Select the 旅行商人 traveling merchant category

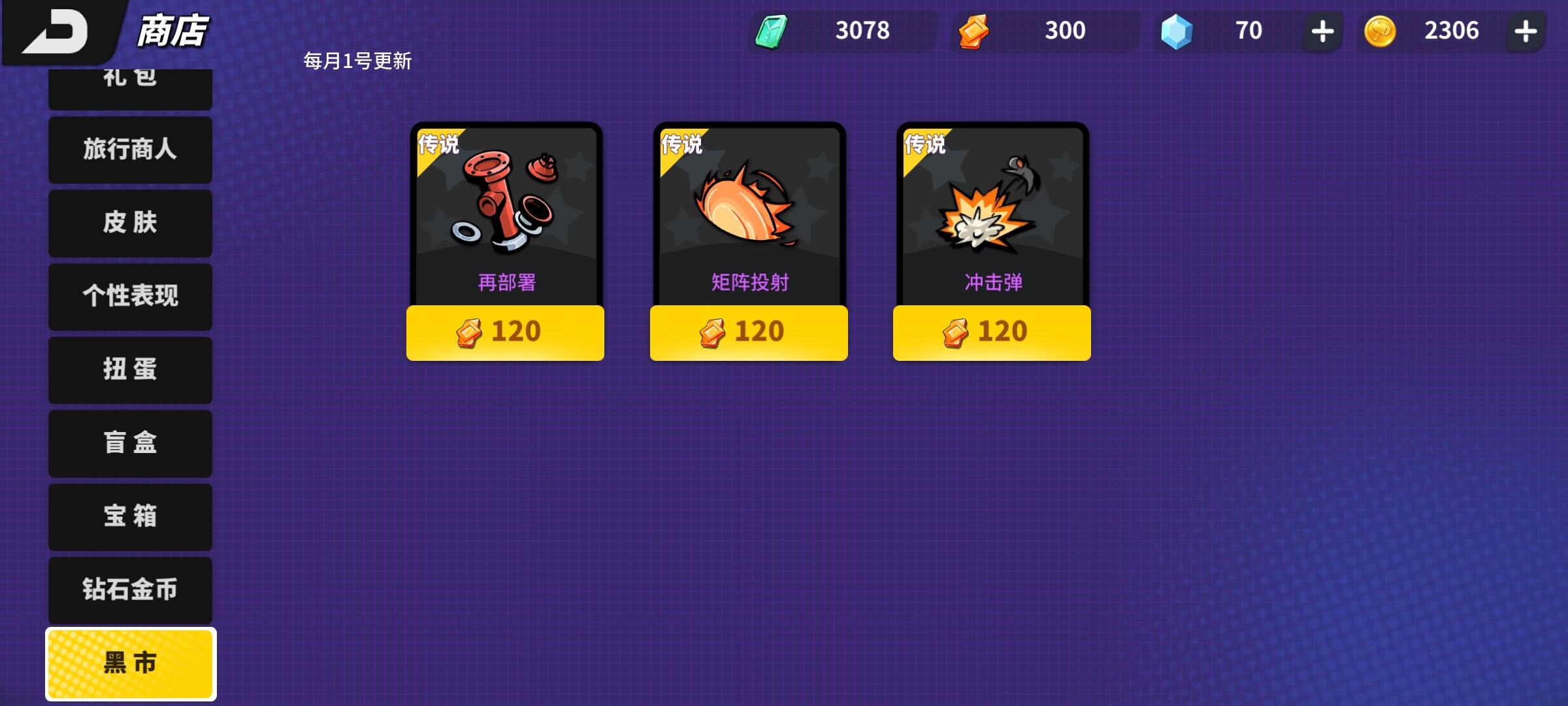(130, 150)
